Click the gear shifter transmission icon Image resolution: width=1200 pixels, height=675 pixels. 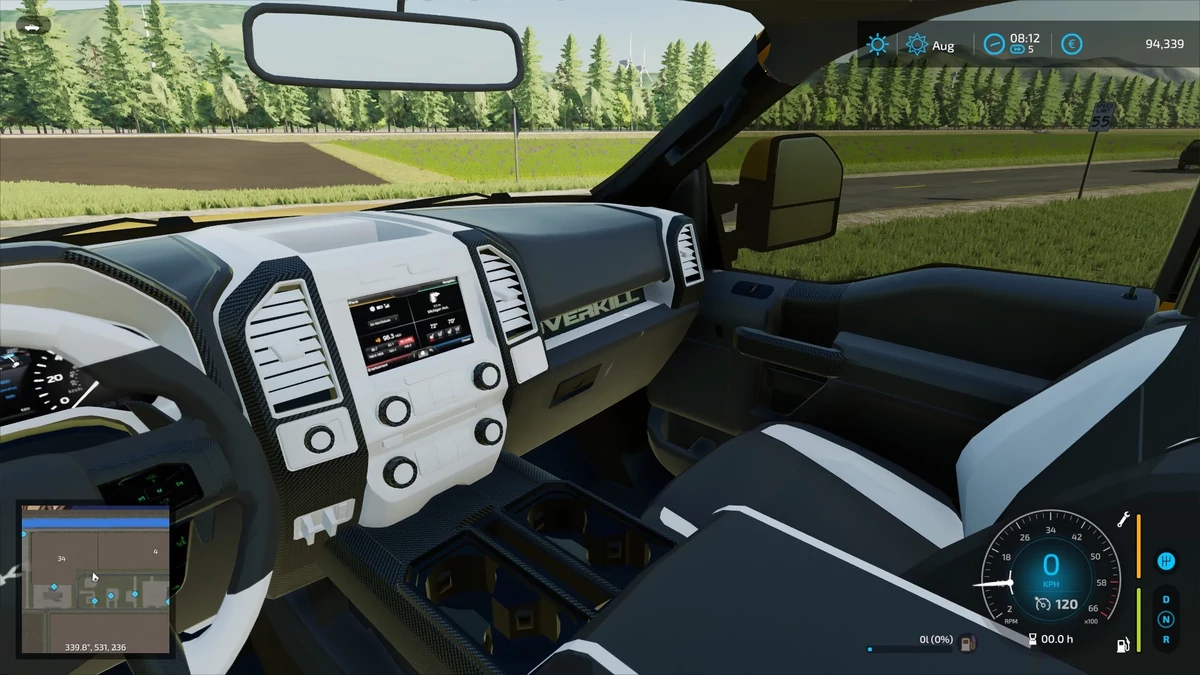pyautogui.click(x=1164, y=560)
